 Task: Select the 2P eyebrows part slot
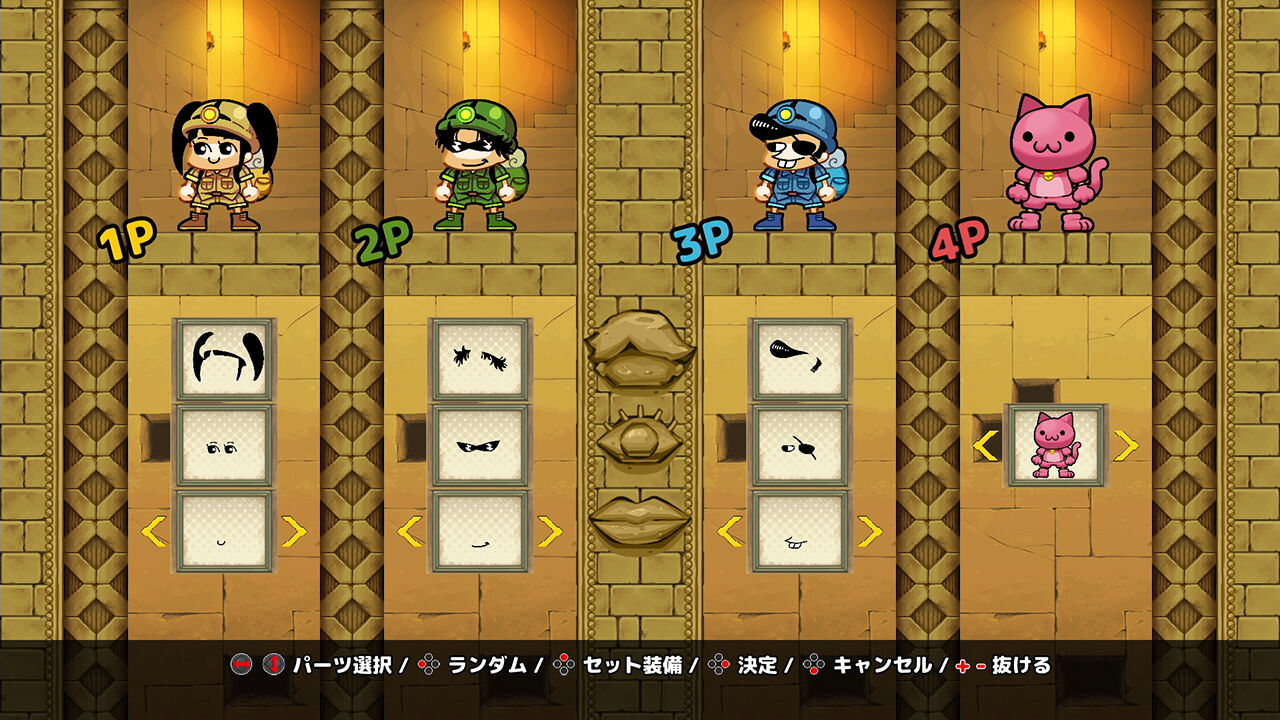click(x=478, y=360)
